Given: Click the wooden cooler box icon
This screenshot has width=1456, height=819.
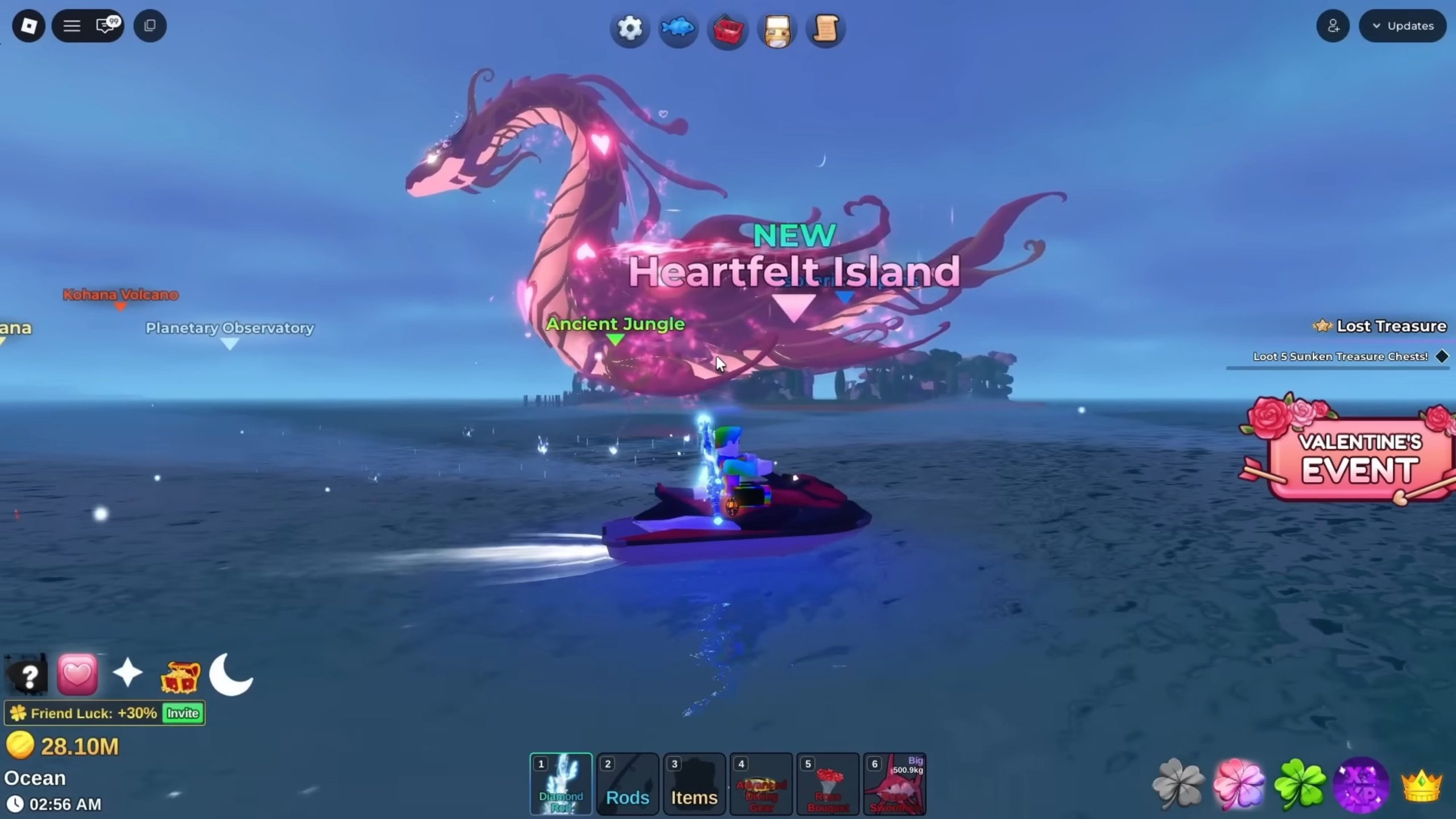Looking at the screenshot, I should (x=777, y=29).
